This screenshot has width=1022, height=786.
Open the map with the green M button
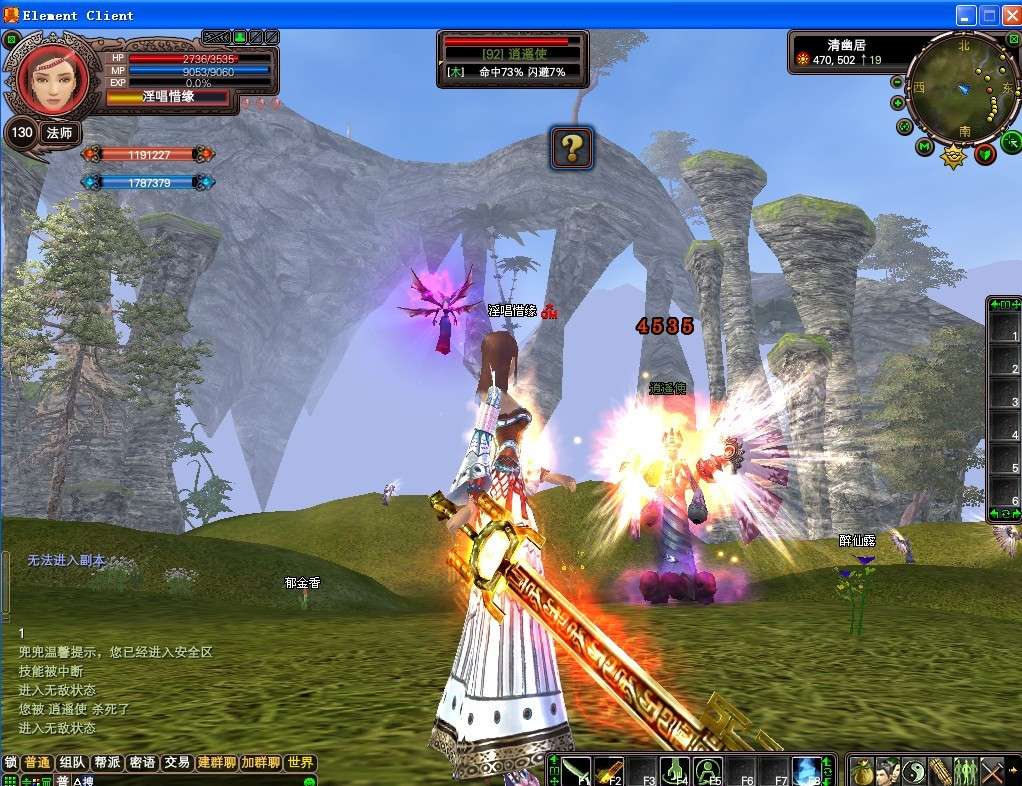[925, 148]
